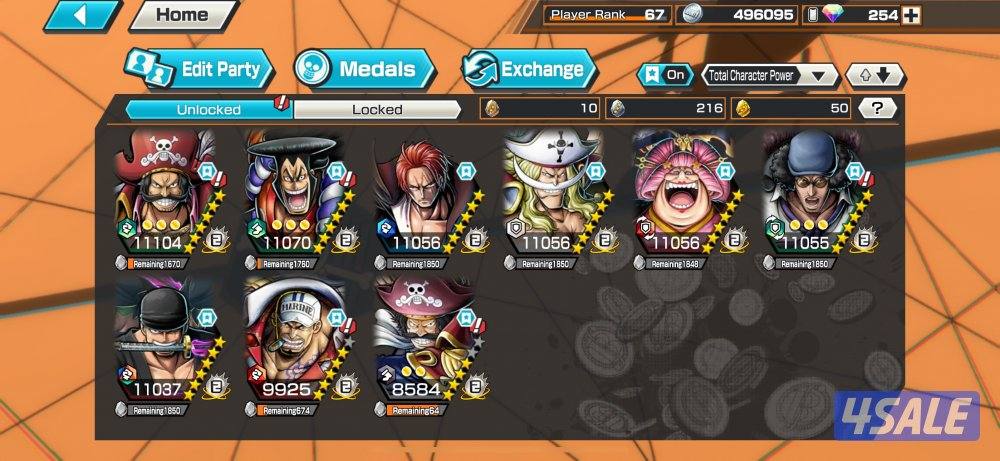Go back with the arrow button
Viewport: 1000px width, 461px height.
(x=81, y=15)
